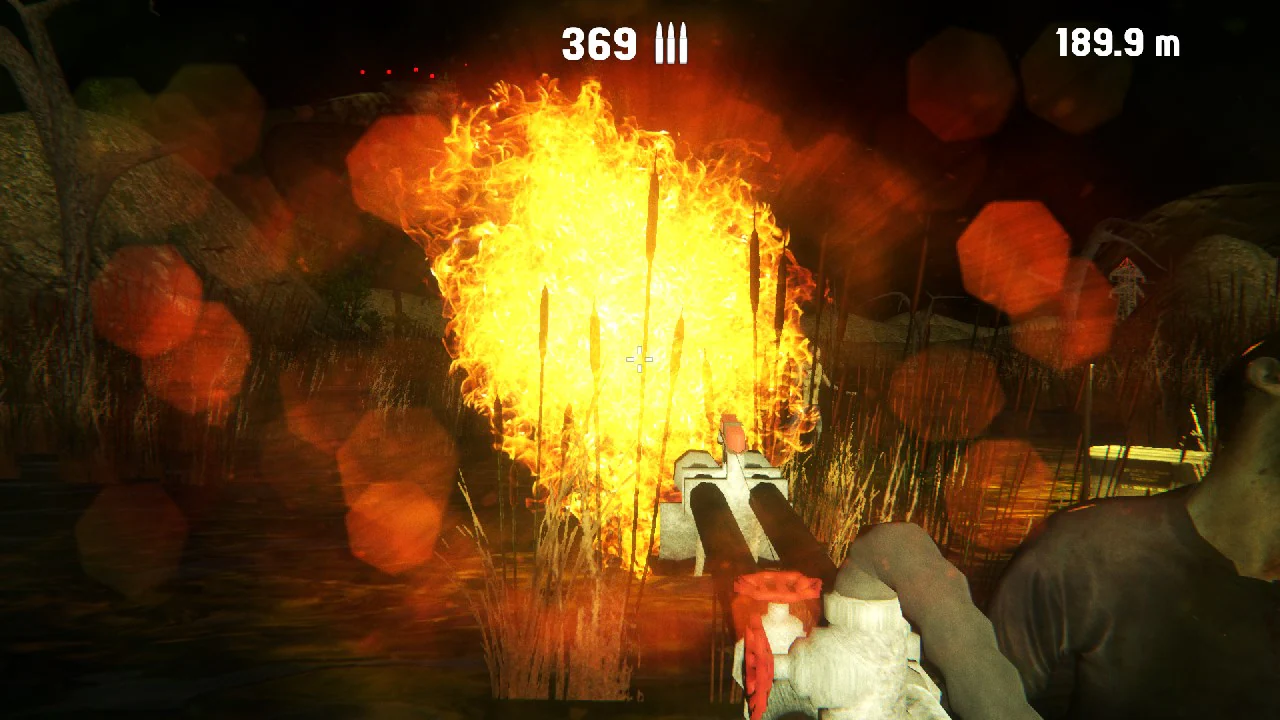Click the second red marker light from the left
This screenshot has height=720, width=1280.
tap(388, 72)
